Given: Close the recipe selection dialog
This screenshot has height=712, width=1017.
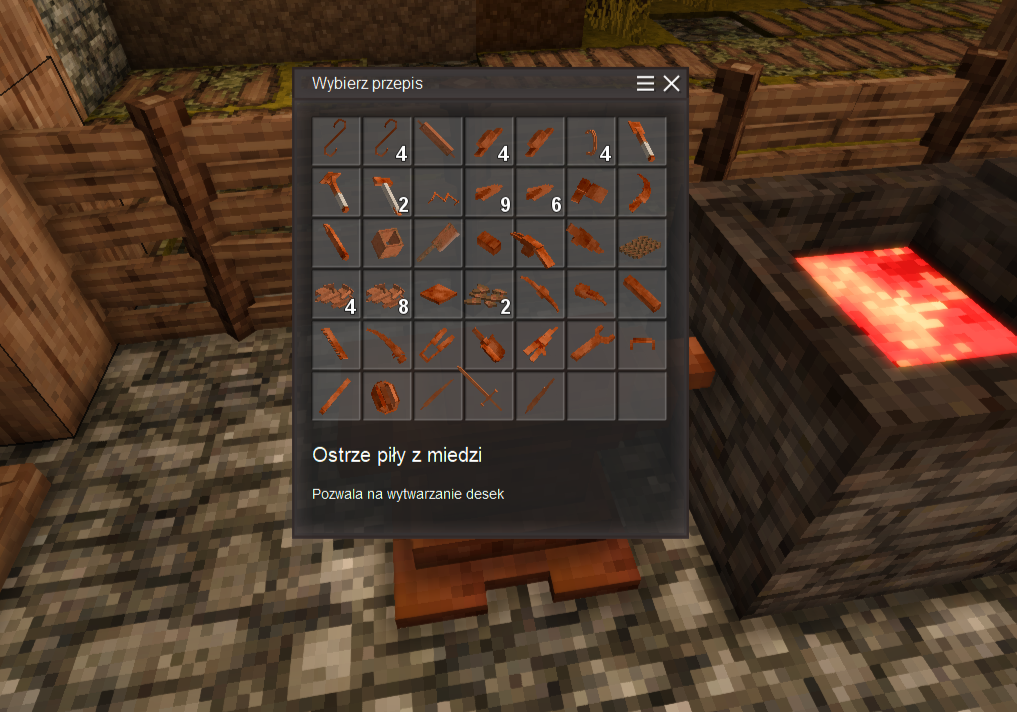Looking at the screenshot, I should click(671, 84).
